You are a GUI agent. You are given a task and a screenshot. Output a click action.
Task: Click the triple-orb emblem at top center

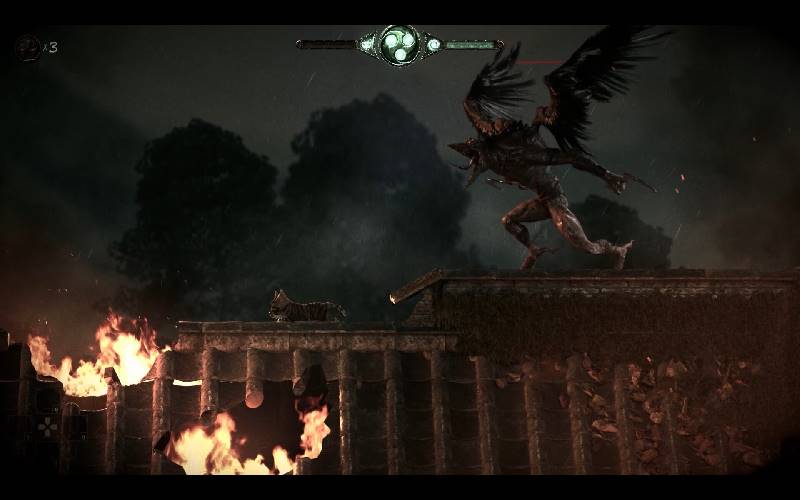click(399, 44)
